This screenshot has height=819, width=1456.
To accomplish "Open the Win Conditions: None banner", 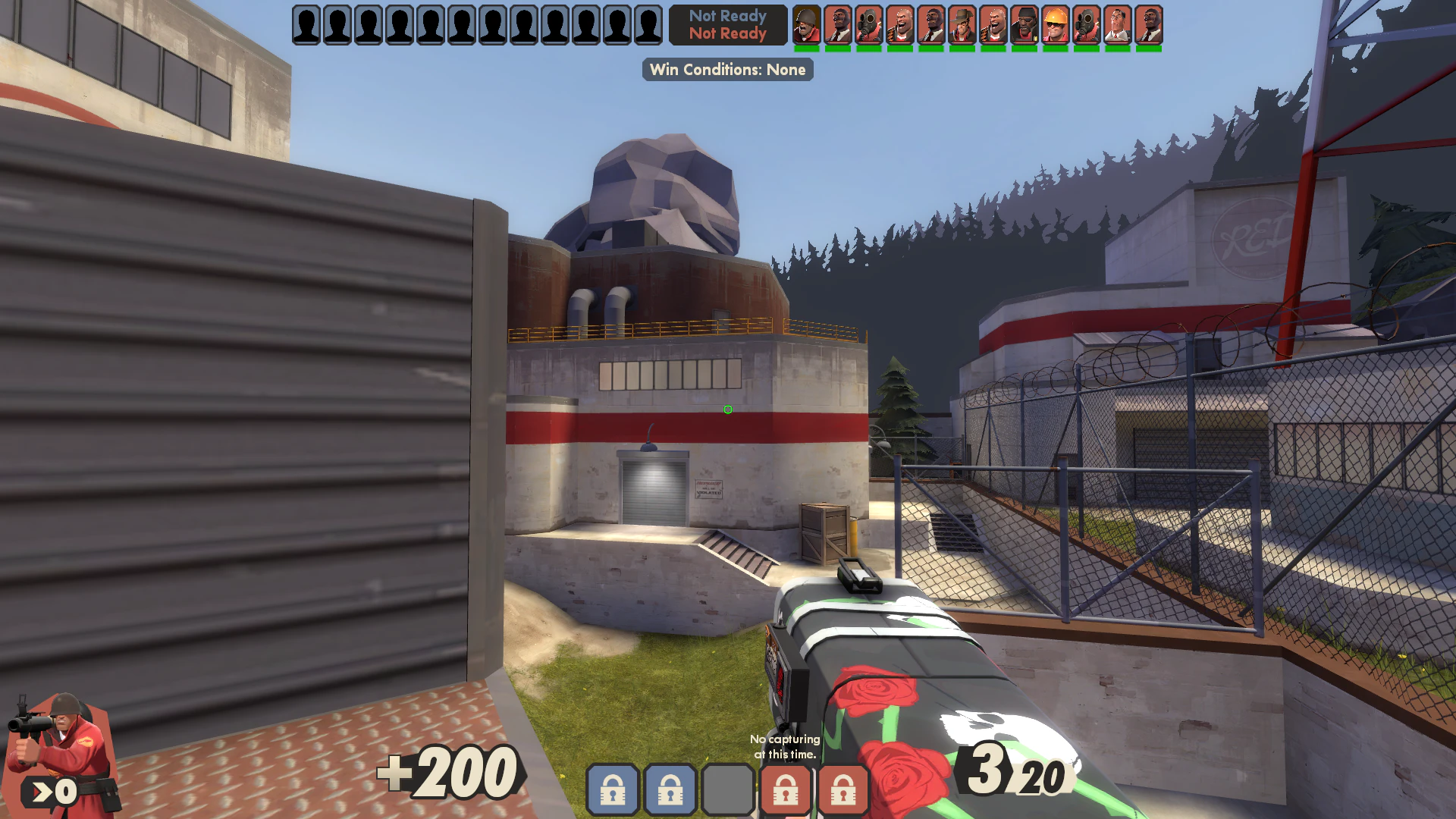I will [727, 70].
